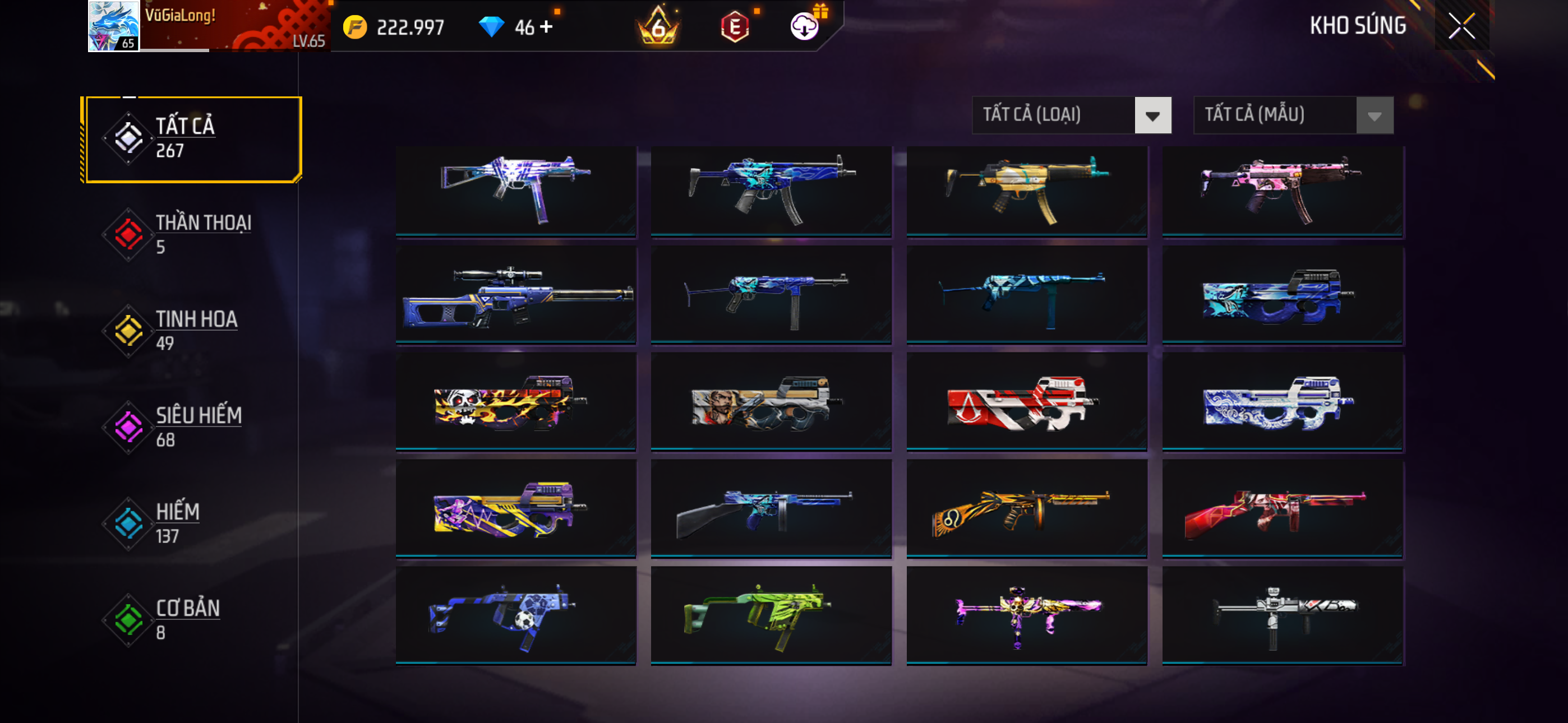
Task: Pick the orange Leo Thompson skin
Action: click(1027, 509)
